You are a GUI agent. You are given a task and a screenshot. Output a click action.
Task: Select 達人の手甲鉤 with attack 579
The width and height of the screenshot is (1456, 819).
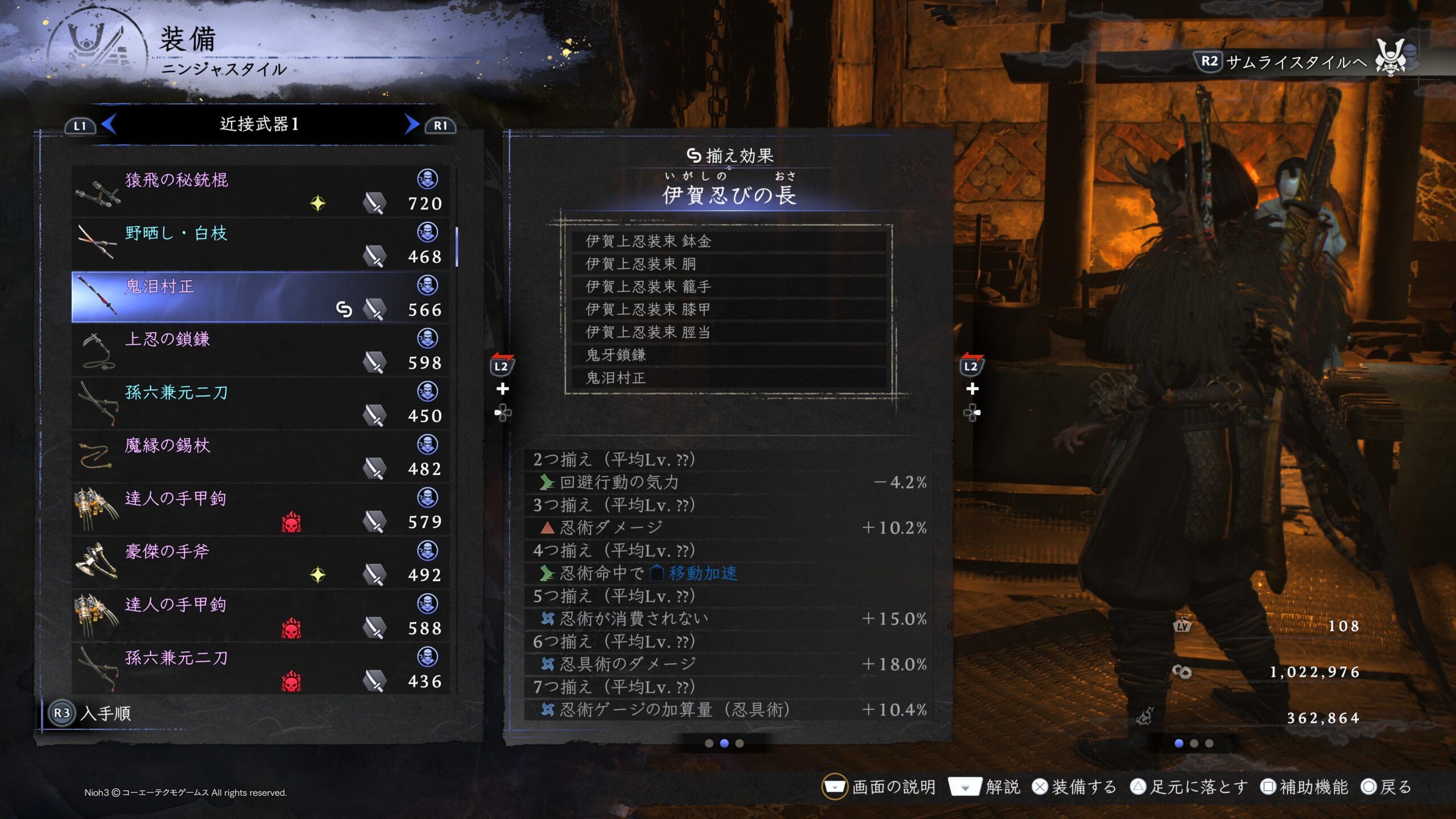pos(260,510)
